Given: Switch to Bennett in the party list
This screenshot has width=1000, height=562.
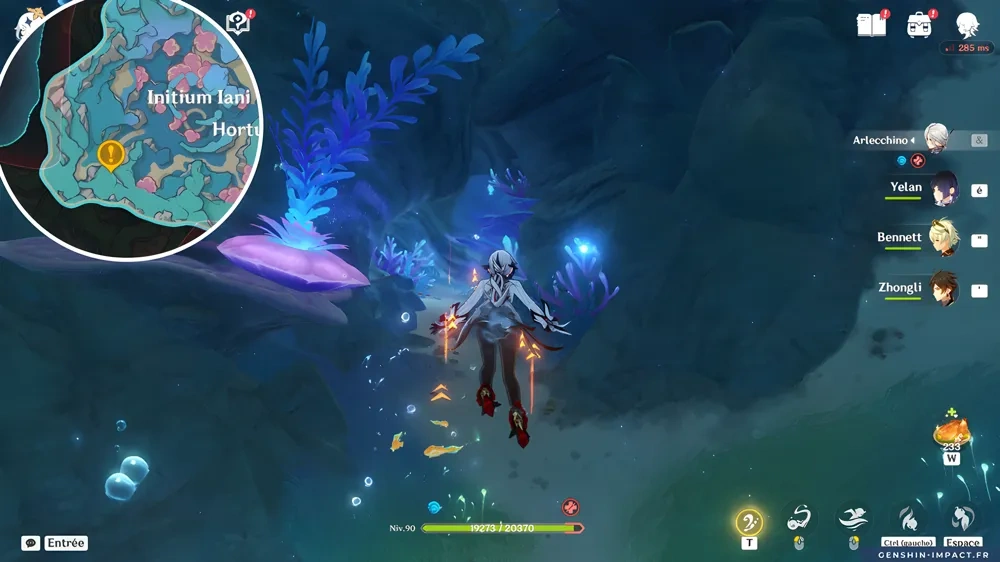Looking at the screenshot, I should click(943, 238).
